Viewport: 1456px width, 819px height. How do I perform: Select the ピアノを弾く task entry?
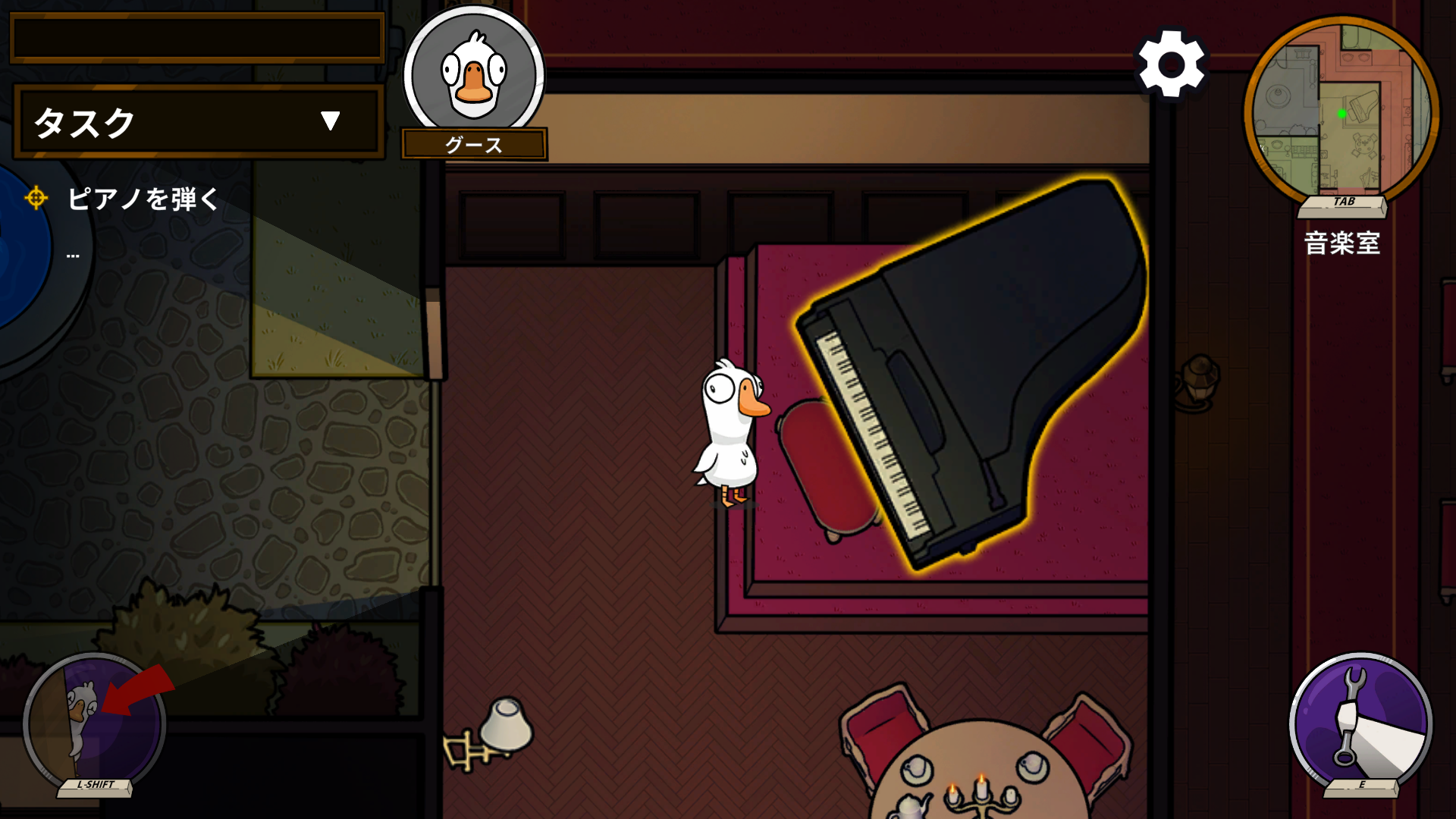click(x=143, y=199)
